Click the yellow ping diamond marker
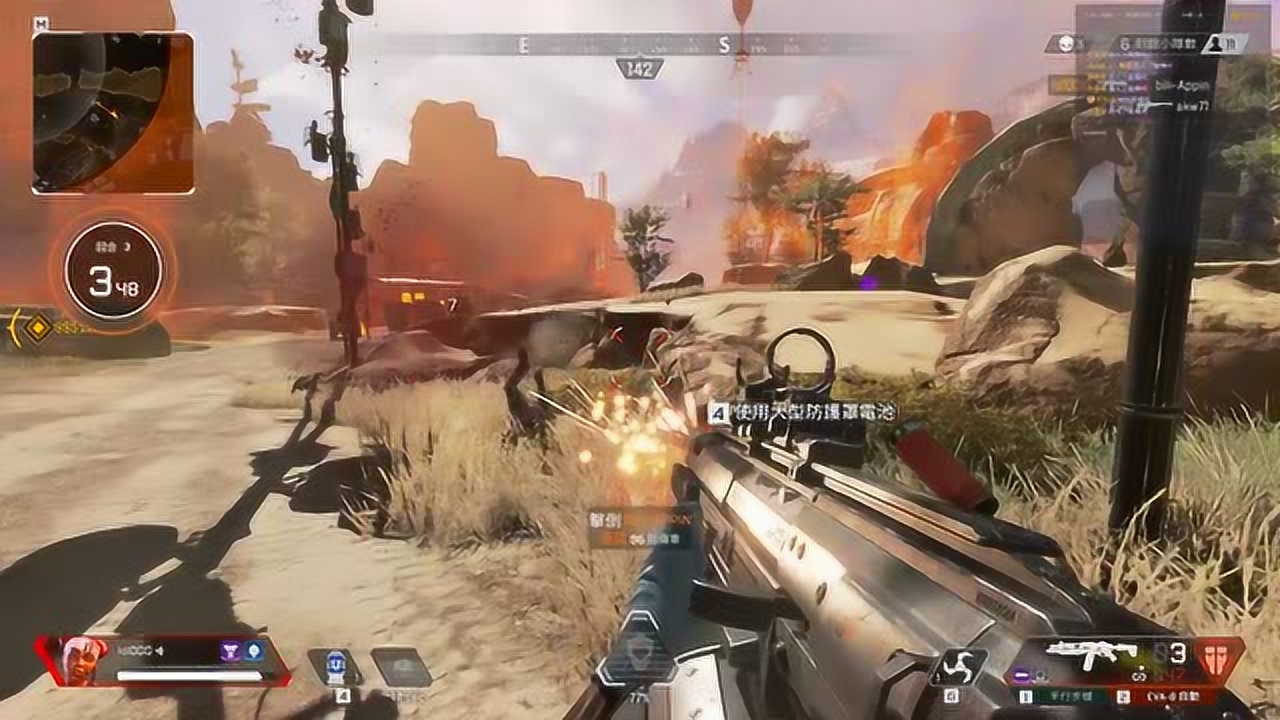Viewport: 1280px width, 720px height. click(x=37, y=329)
